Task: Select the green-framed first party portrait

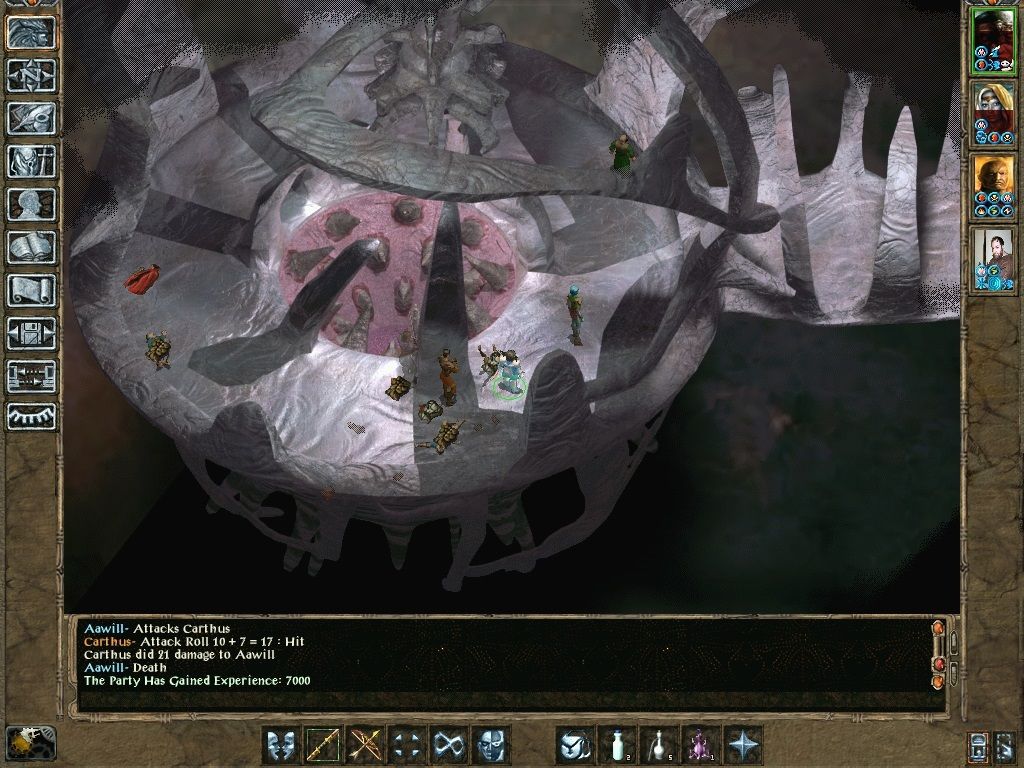Action: click(x=994, y=42)
